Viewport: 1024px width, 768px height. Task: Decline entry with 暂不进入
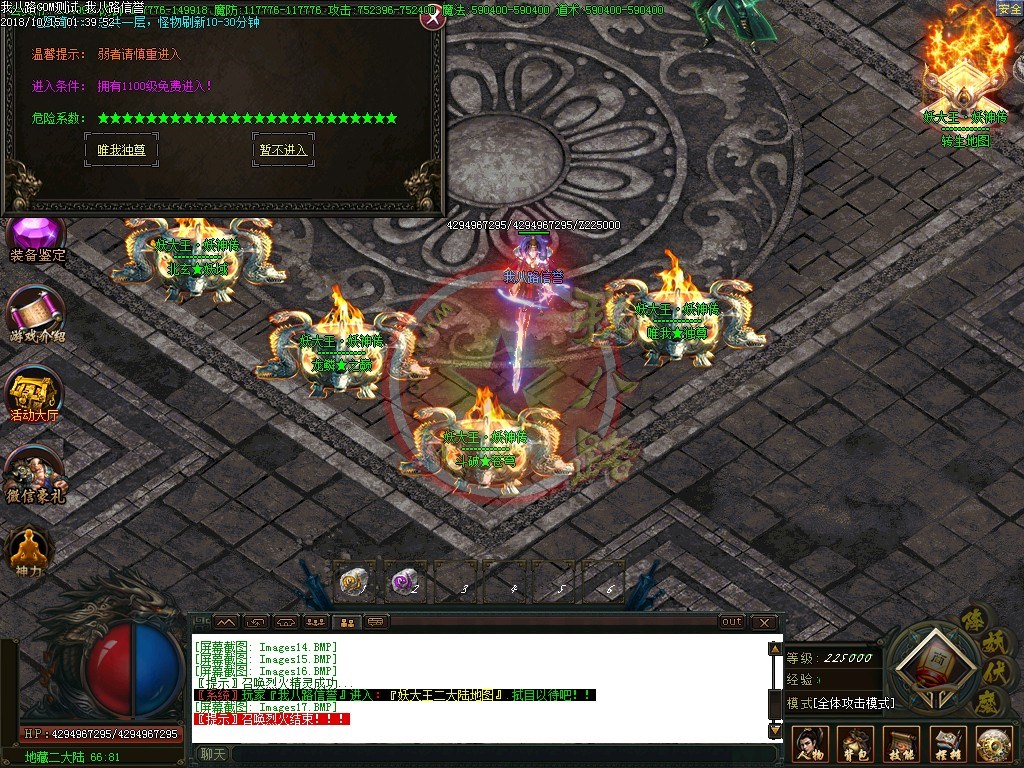283,150
